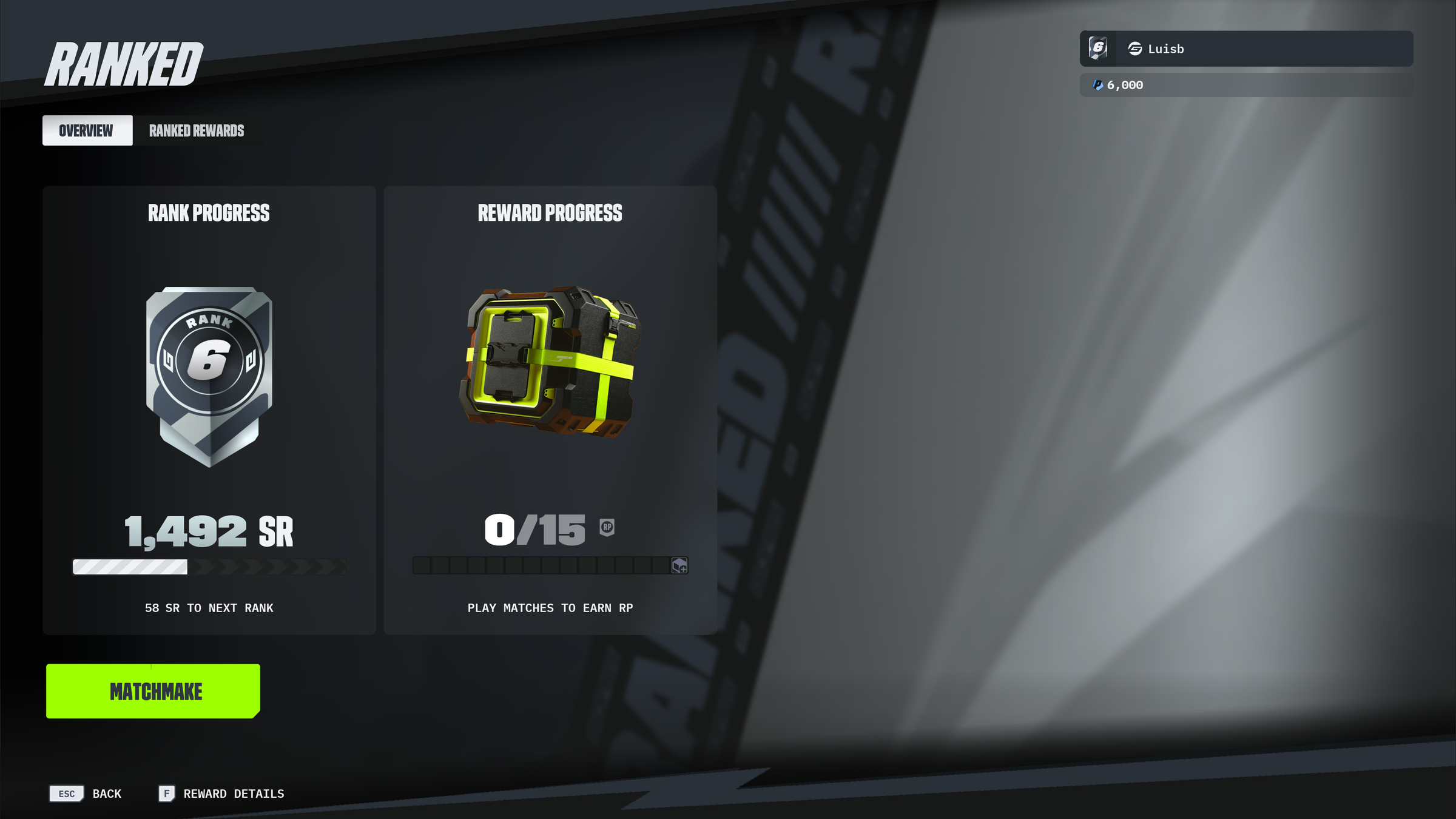Show Reward Details
This screenshot has width=1456, height=819.
pyautogui.click(x=222, y=794)
